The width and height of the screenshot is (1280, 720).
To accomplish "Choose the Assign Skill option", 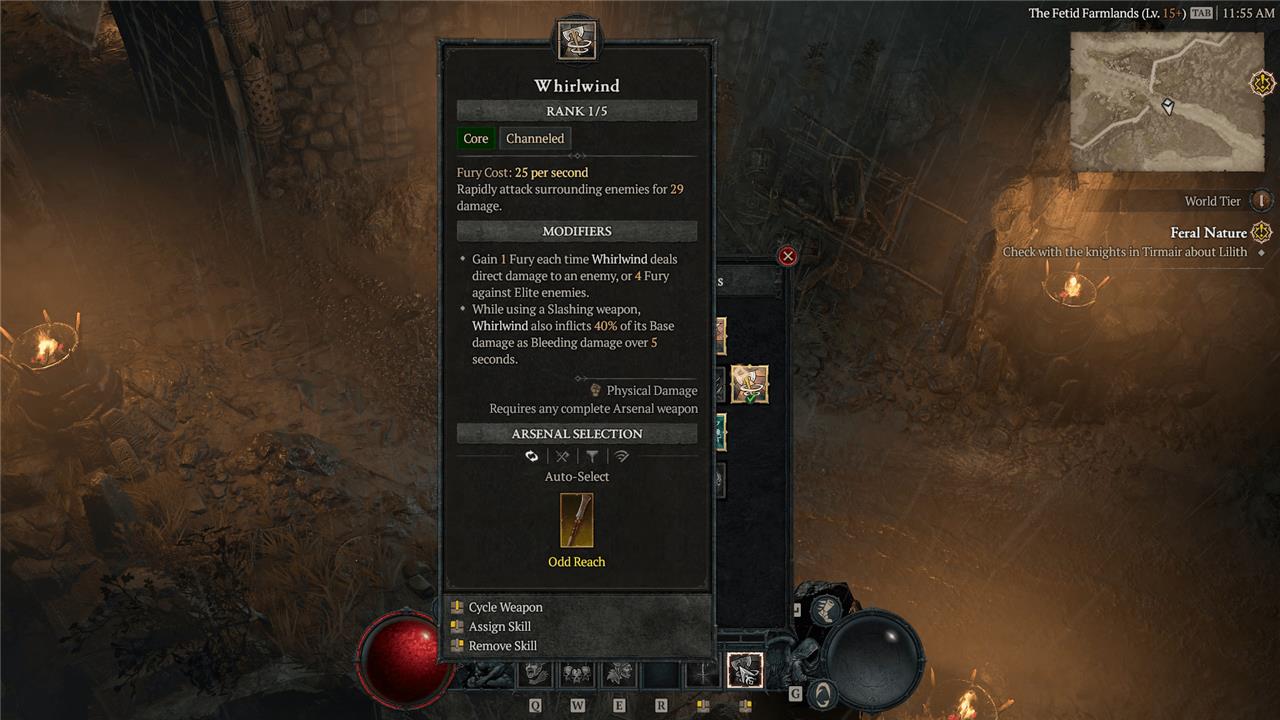I will tap(499, 626).
